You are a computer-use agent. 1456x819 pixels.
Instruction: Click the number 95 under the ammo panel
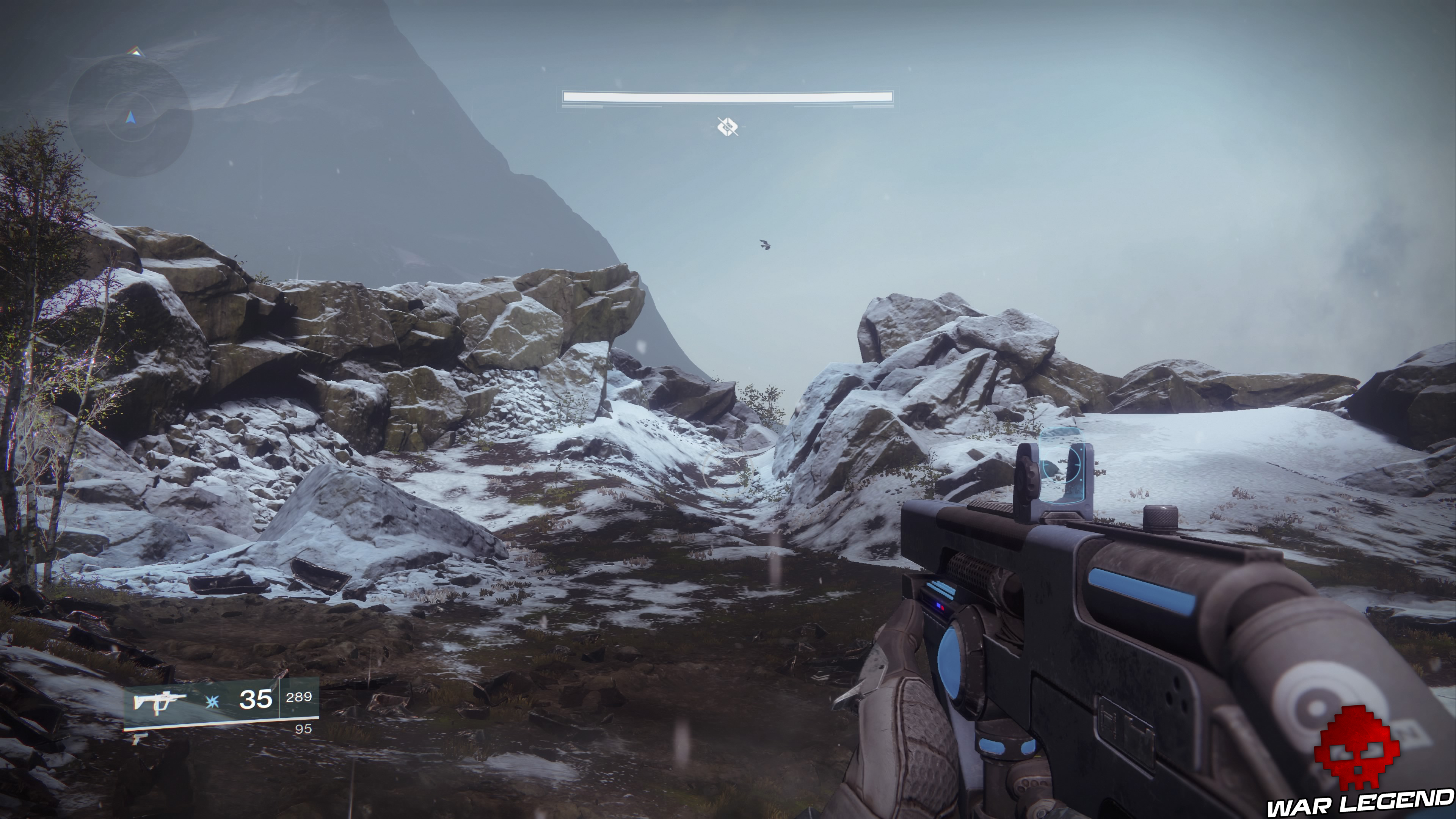pos(303,728)
